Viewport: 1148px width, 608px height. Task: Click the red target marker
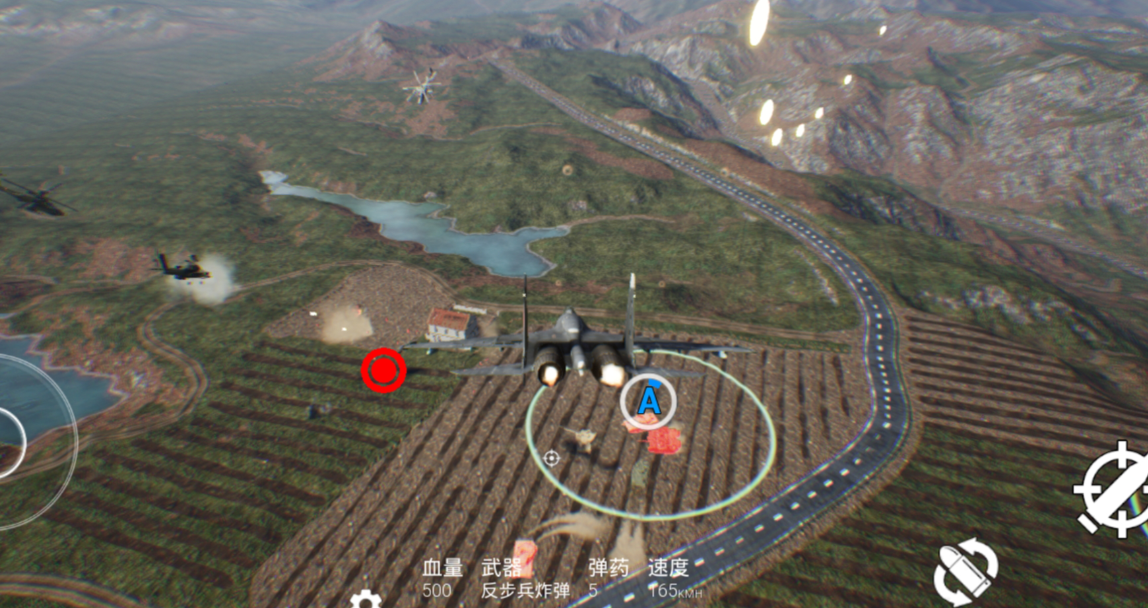(x=383, y=371)
